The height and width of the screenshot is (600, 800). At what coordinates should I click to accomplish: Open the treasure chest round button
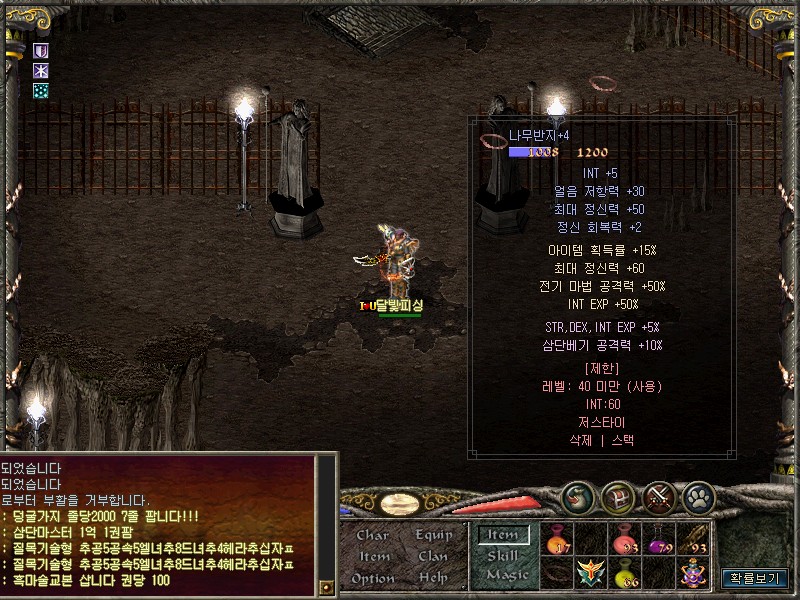coord(620,497)
